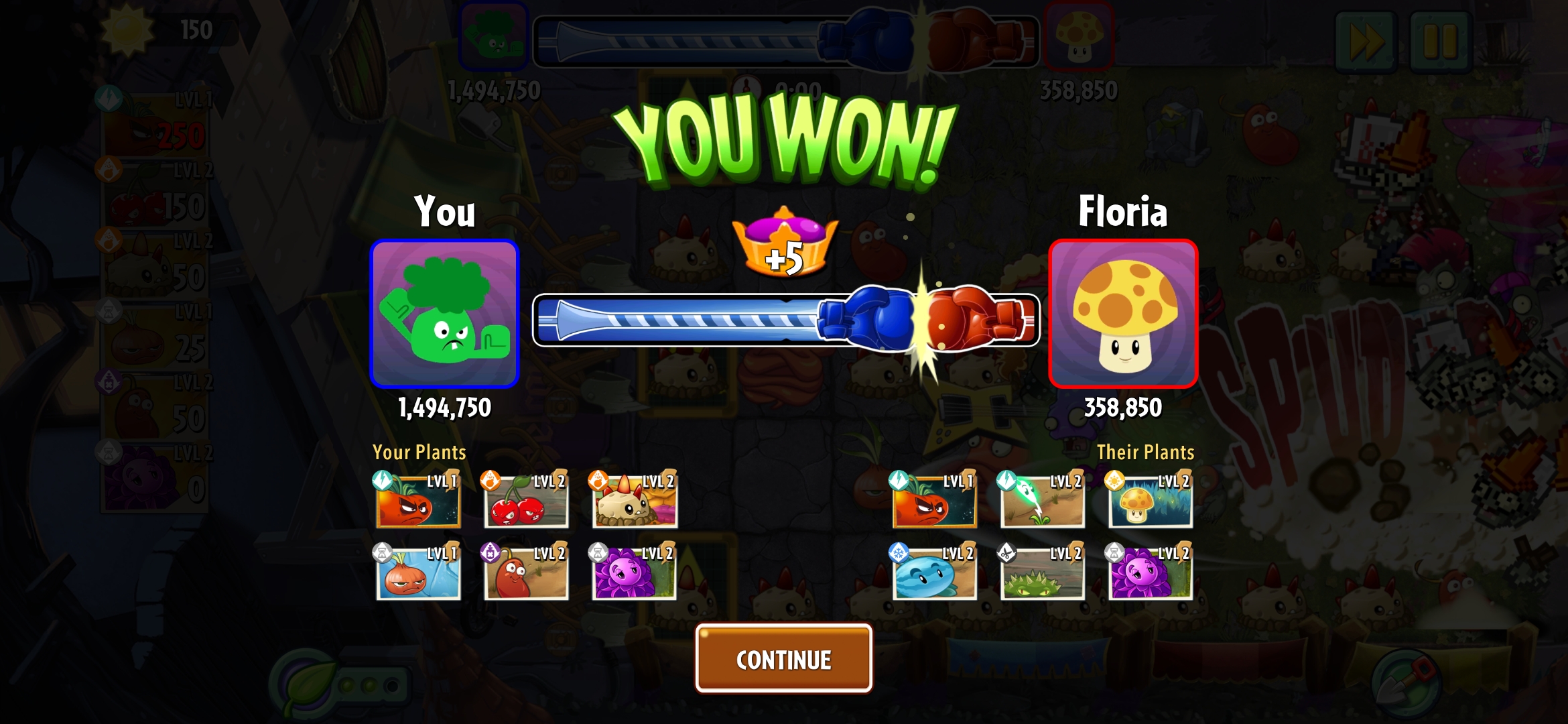
Task: Select your green broccoli player avatar
Action: (444, 314)
